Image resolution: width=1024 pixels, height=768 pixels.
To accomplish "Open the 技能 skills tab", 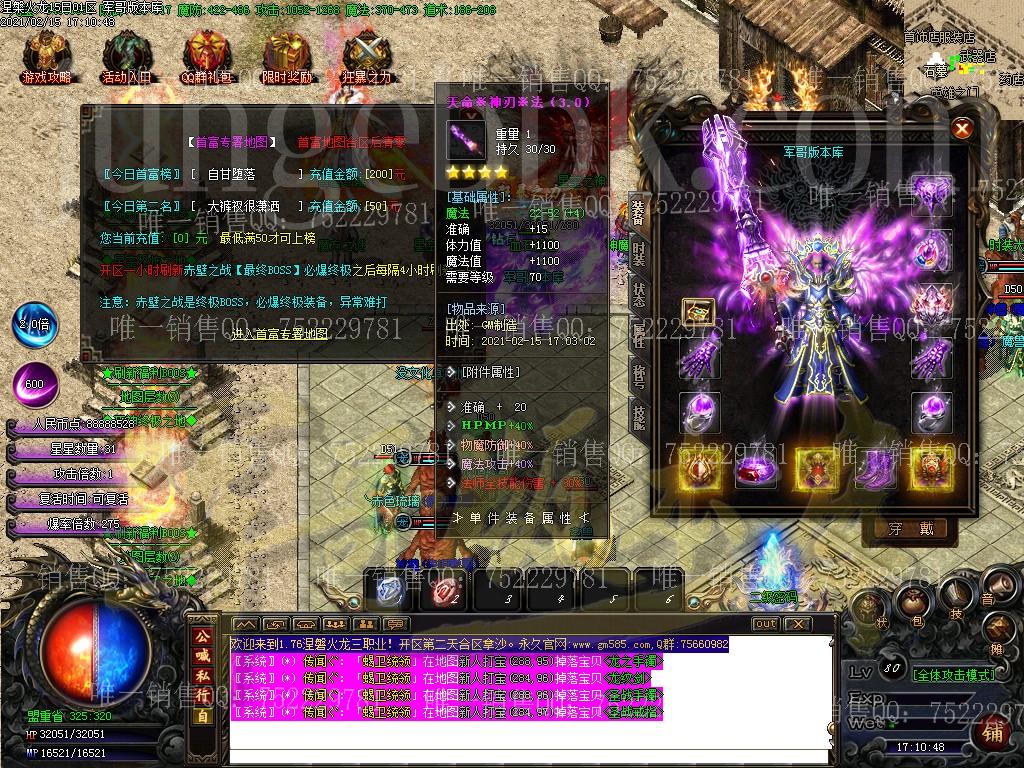I will pos(639,416).
